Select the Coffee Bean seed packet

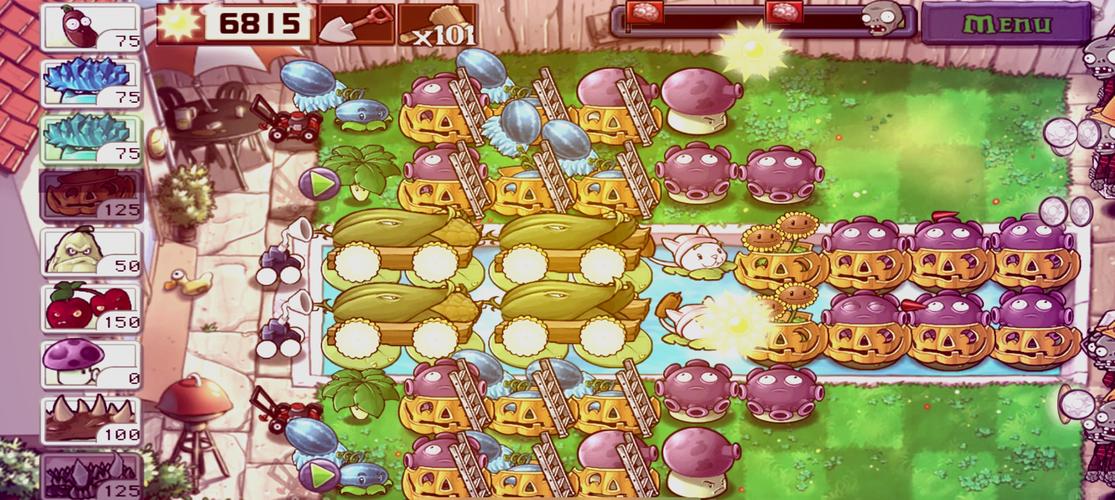pyautogui.click(x=91, y=27)
